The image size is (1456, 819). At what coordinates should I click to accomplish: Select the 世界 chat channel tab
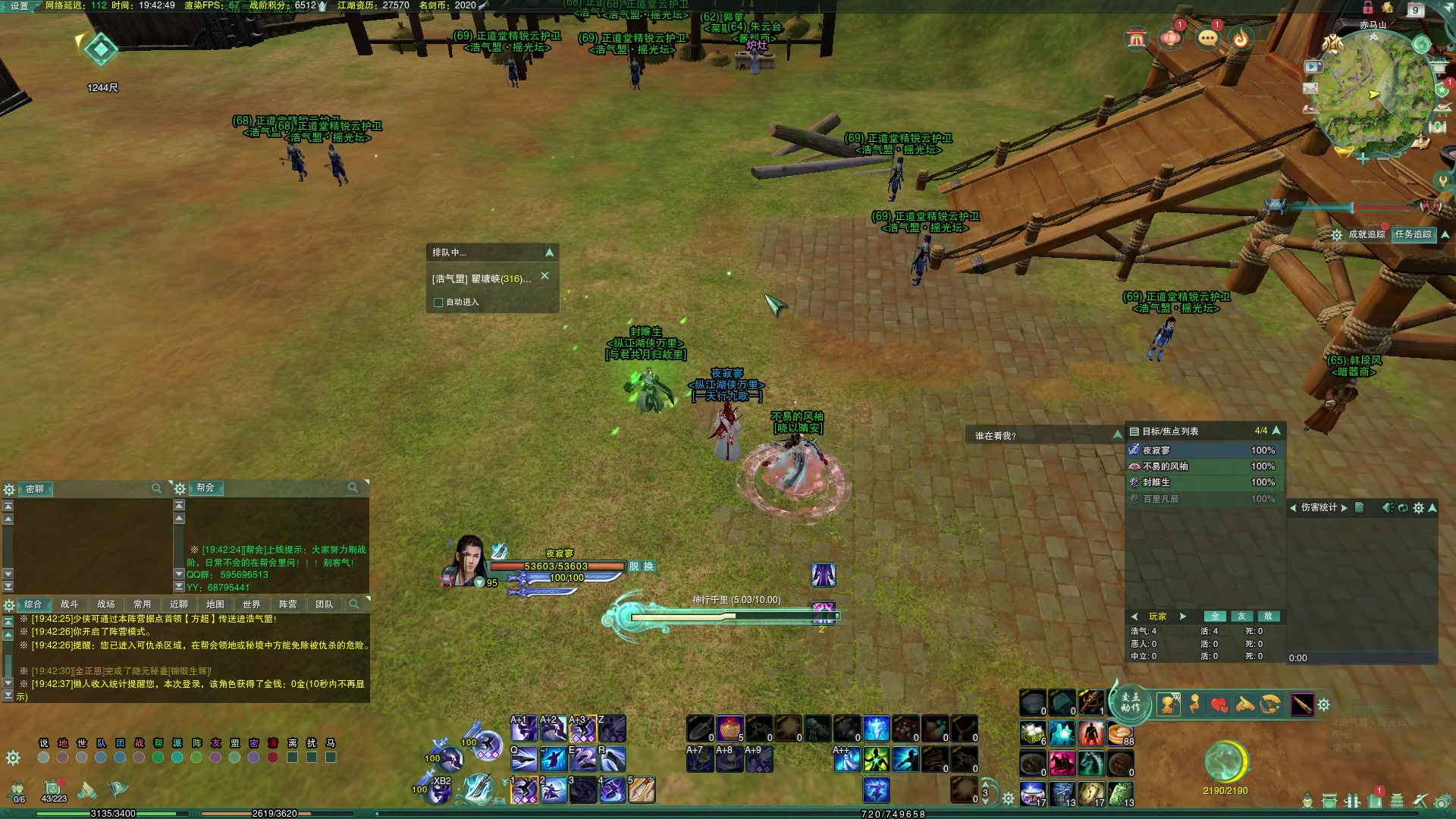pyautogui.click(x=252, y=604)
